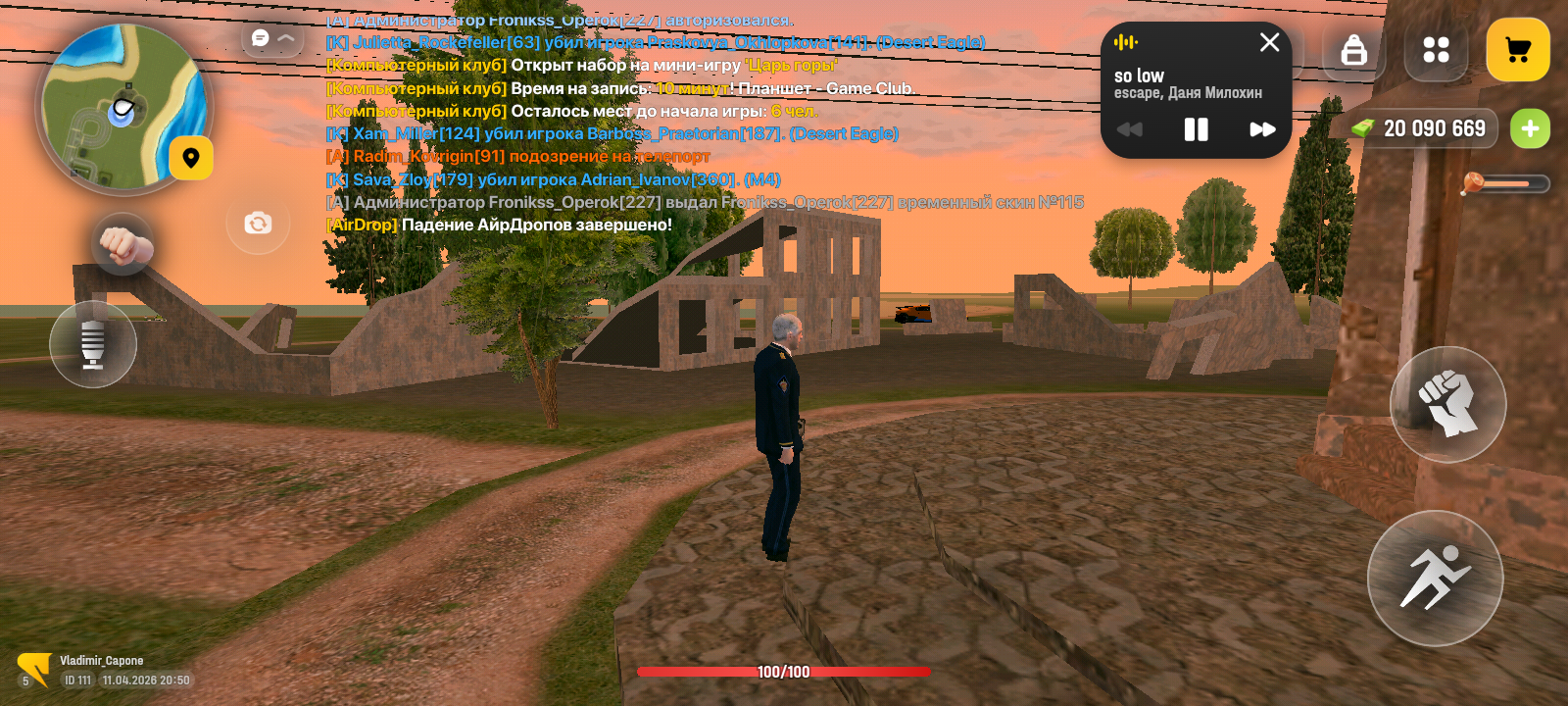Hit the punch attack button
1568x706 pixels.
click(x=1447, y=404)
